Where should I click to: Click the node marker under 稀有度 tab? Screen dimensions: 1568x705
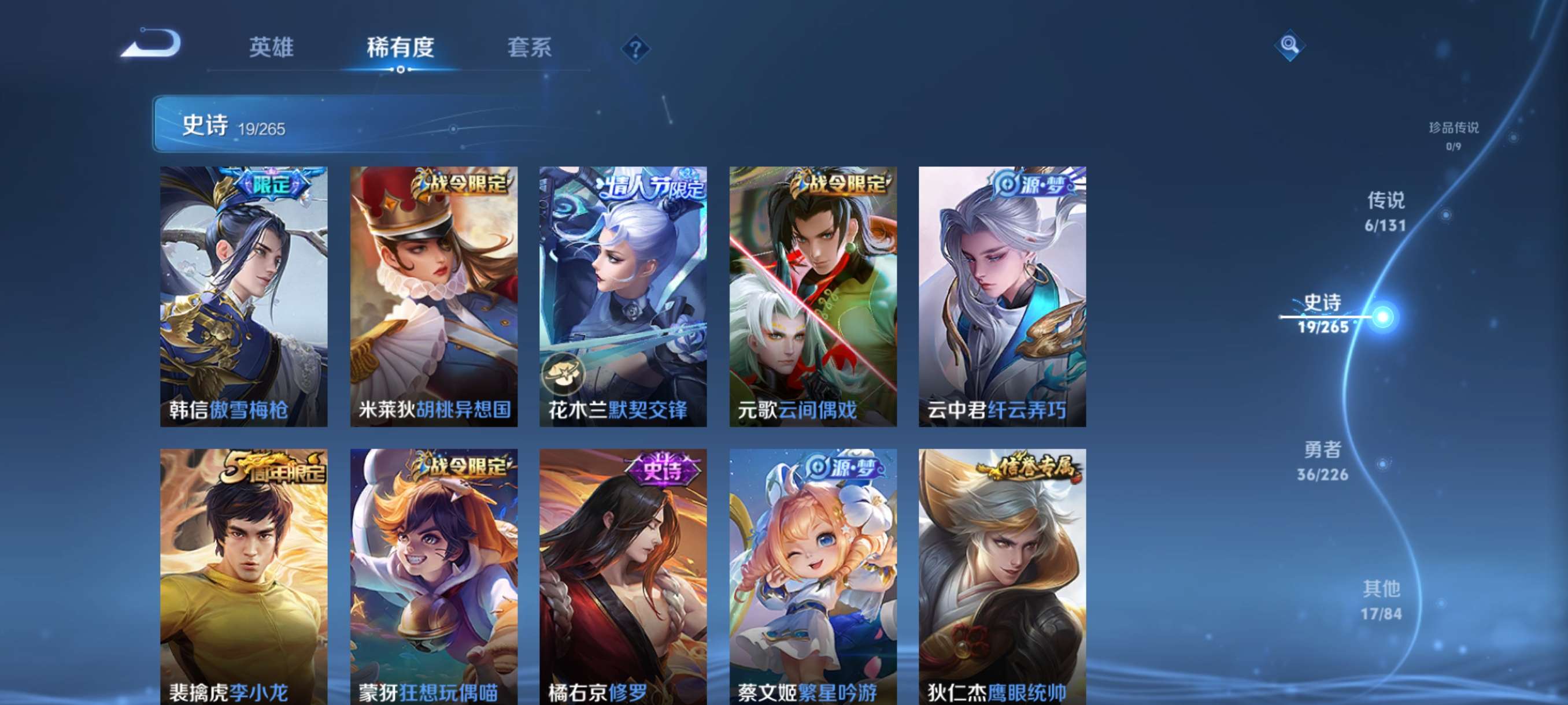click(x=400, y=70)
